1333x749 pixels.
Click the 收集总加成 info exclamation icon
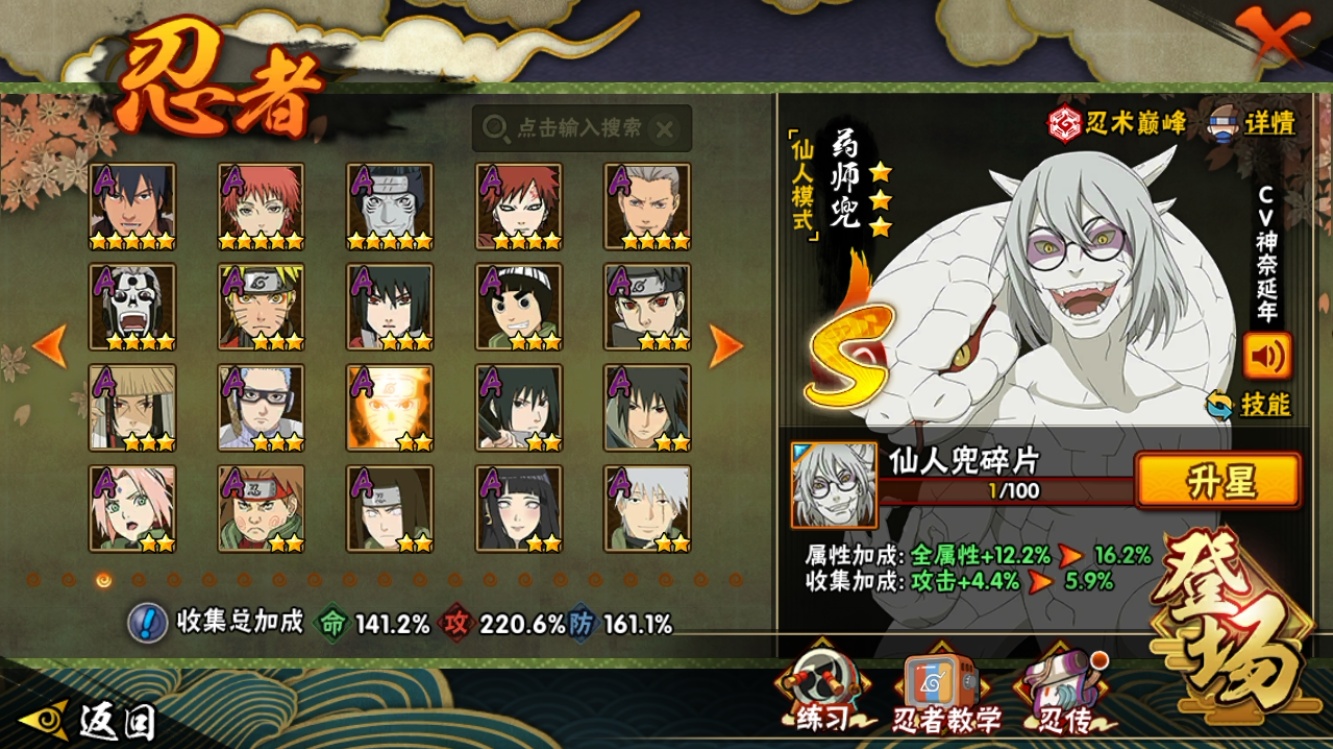click(x=147, y=623)
